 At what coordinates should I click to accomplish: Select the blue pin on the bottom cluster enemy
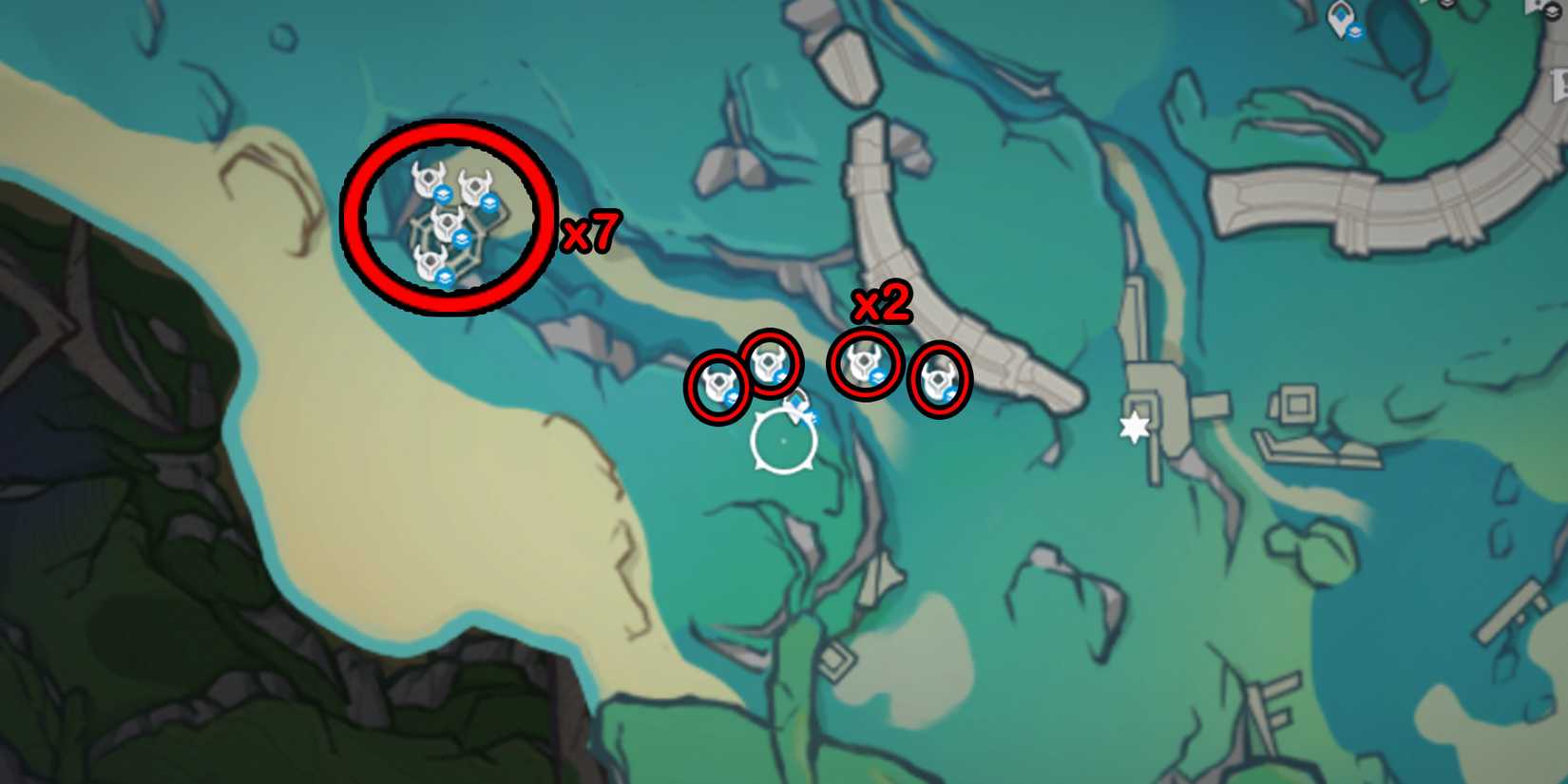click(x=446, y=277)
